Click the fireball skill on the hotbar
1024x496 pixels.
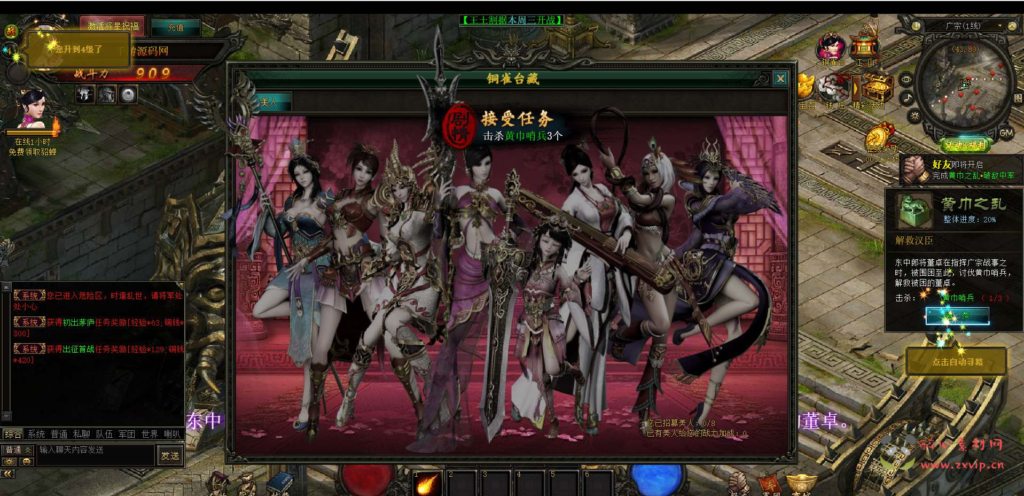(427, 483)
